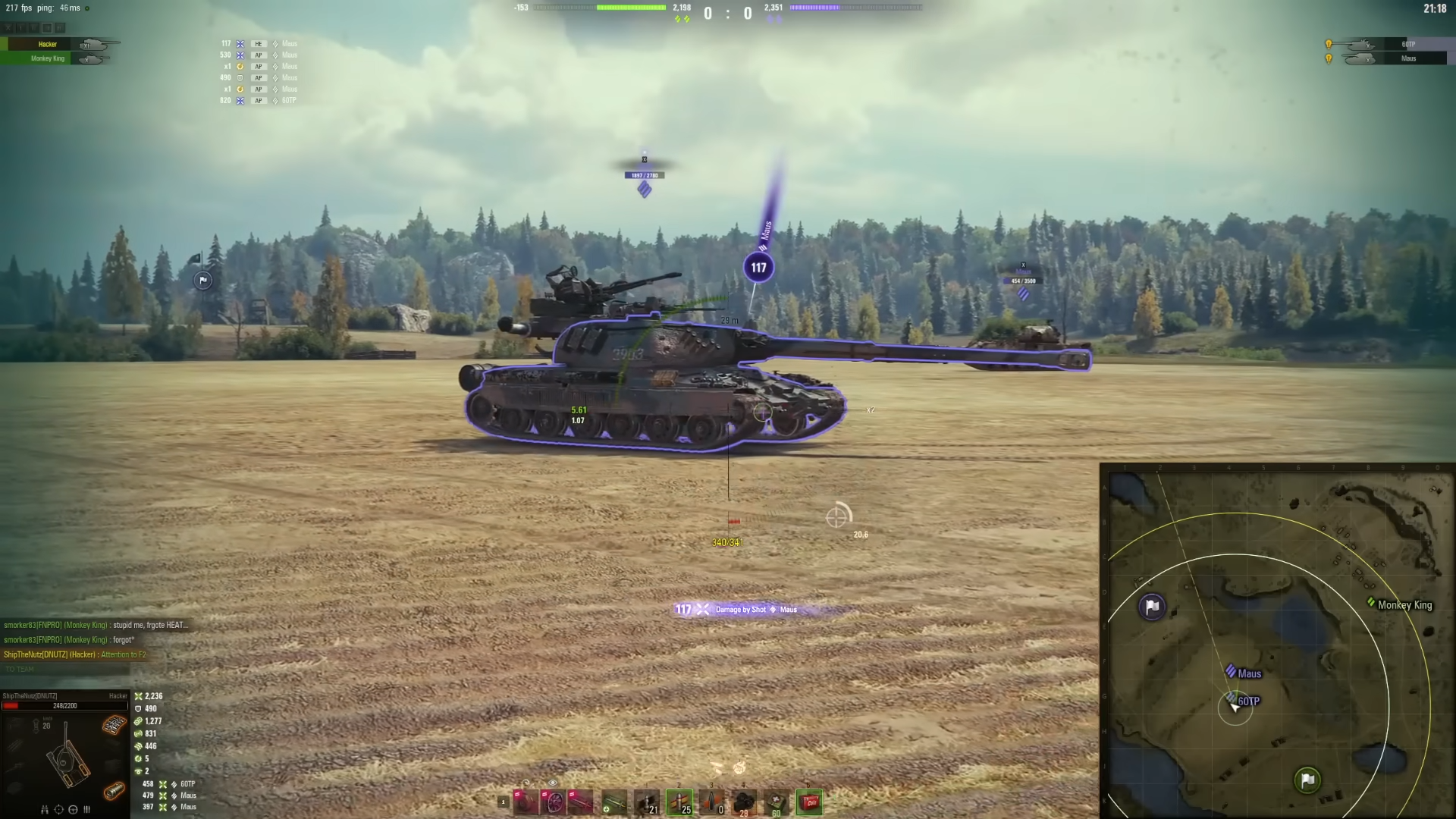The width and height of the screenshot is (1456, 819).
Task: Select the Cola consumable in slot 6
Action: (x=809, y=802)
